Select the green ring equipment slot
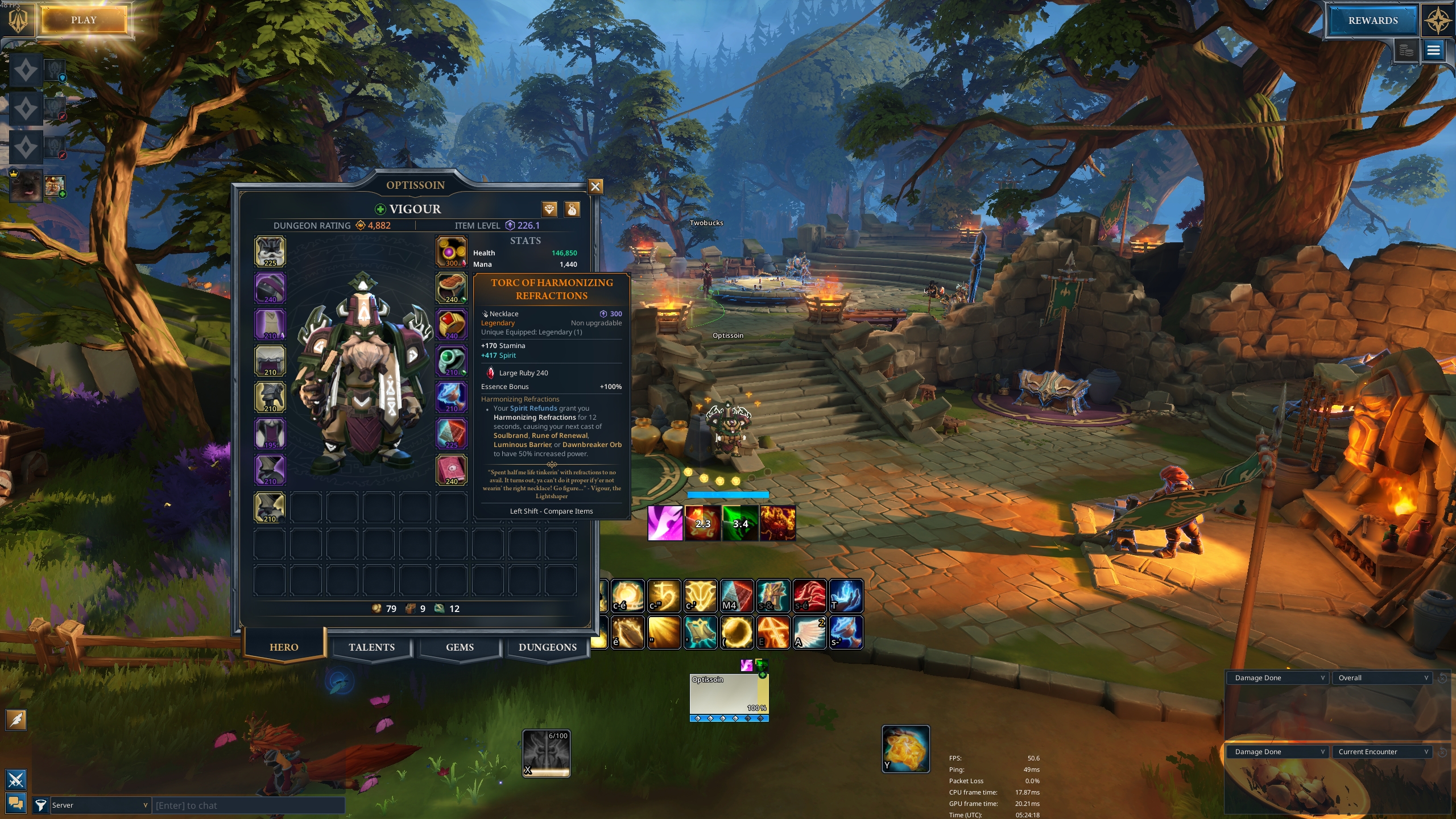 click(451, 361)
